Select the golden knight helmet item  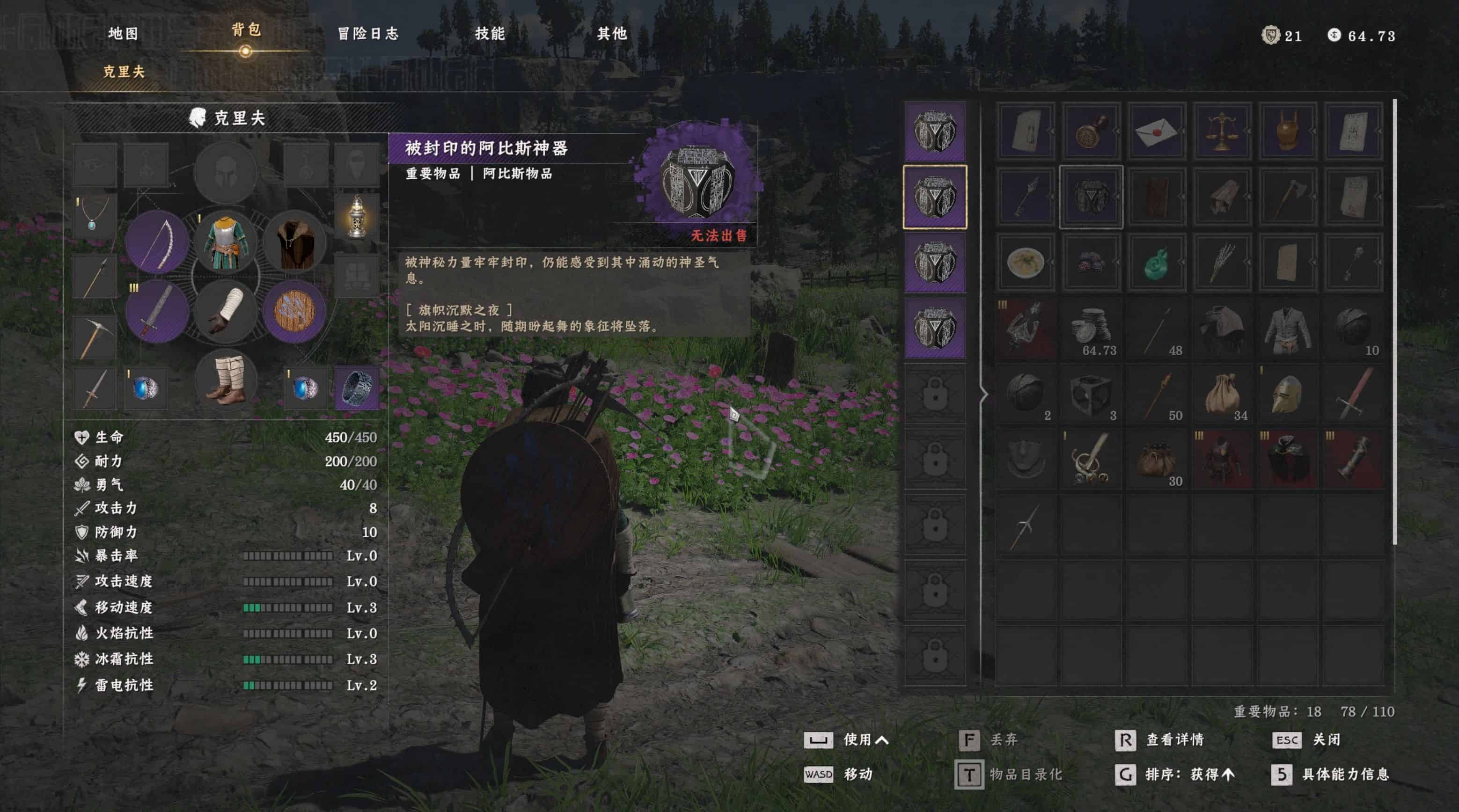[1287, 394]
